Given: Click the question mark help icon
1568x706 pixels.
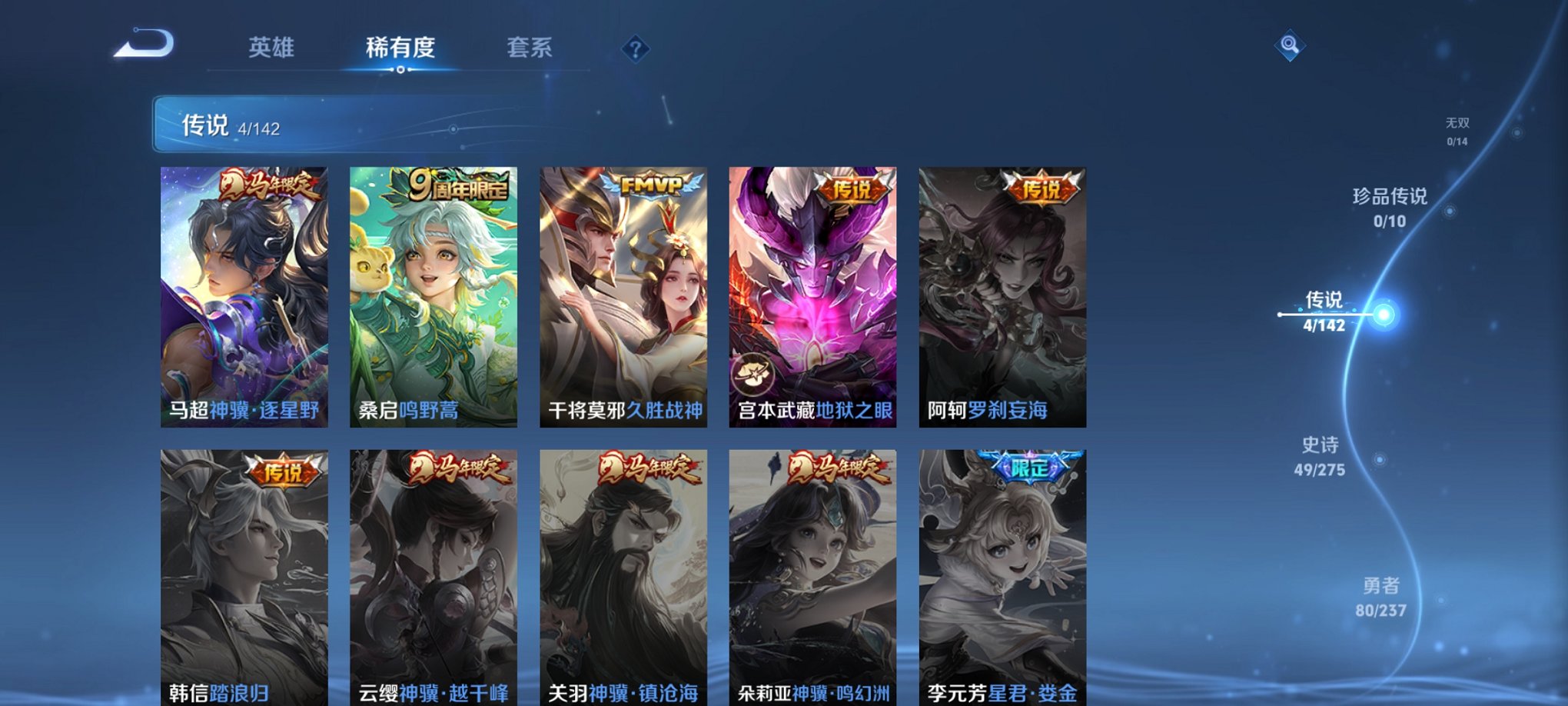Looking at the screenshot, I should [633, 50].
